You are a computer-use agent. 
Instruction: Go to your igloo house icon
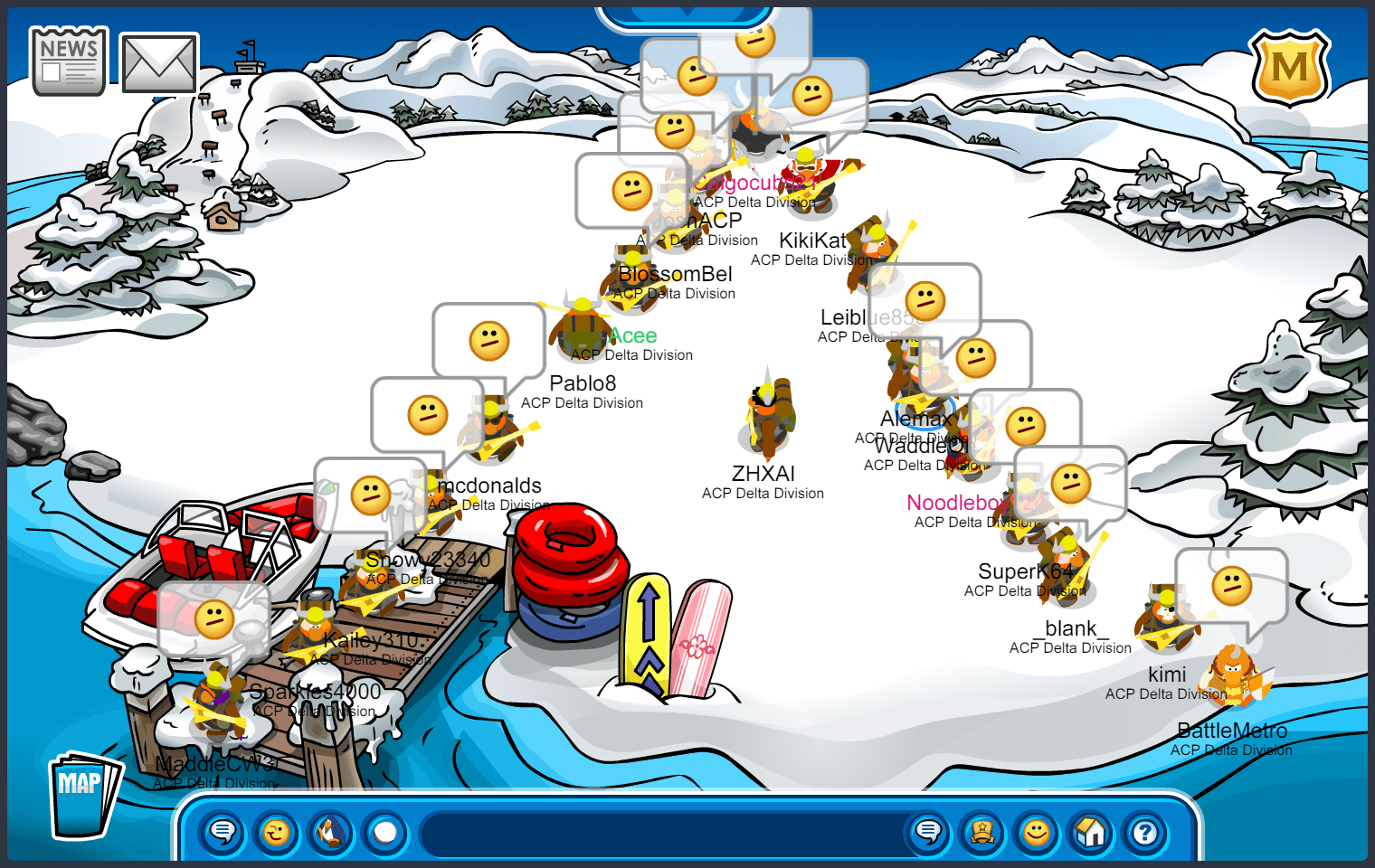click(1091, 832)
